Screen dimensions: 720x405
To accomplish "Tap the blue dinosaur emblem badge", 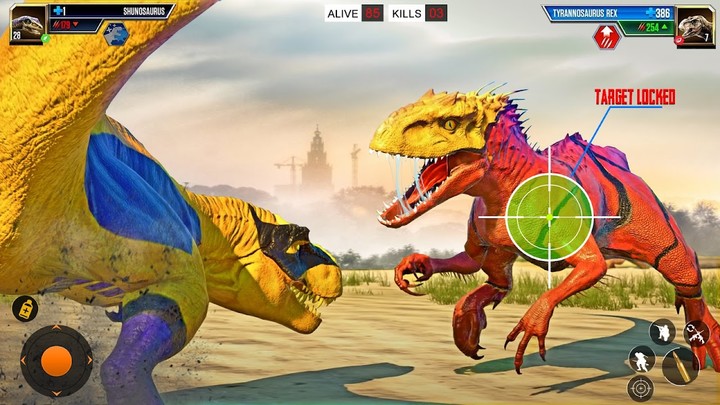I will coord(116,34).
